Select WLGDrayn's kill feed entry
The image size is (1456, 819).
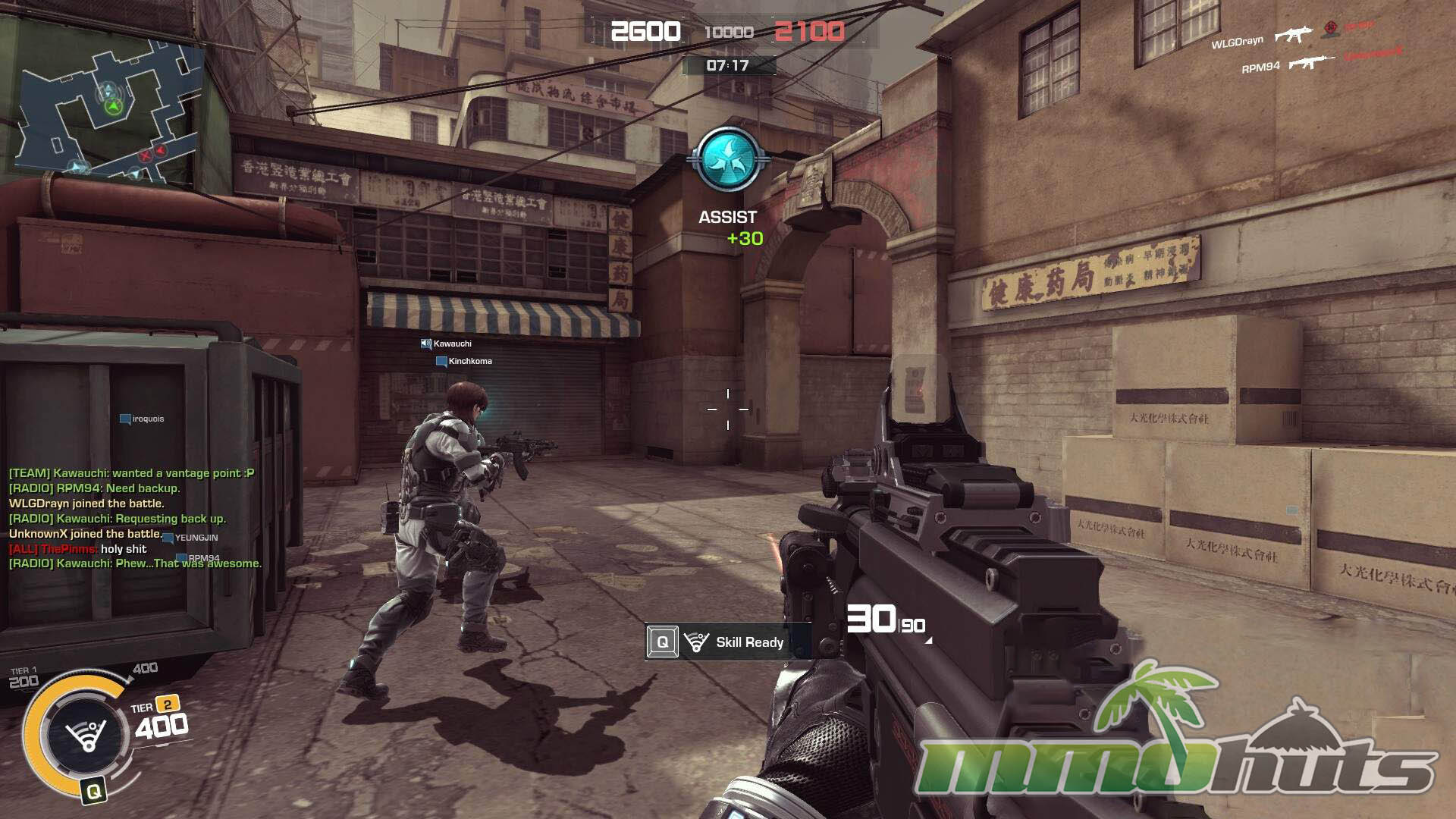[x=1306, y=34]
